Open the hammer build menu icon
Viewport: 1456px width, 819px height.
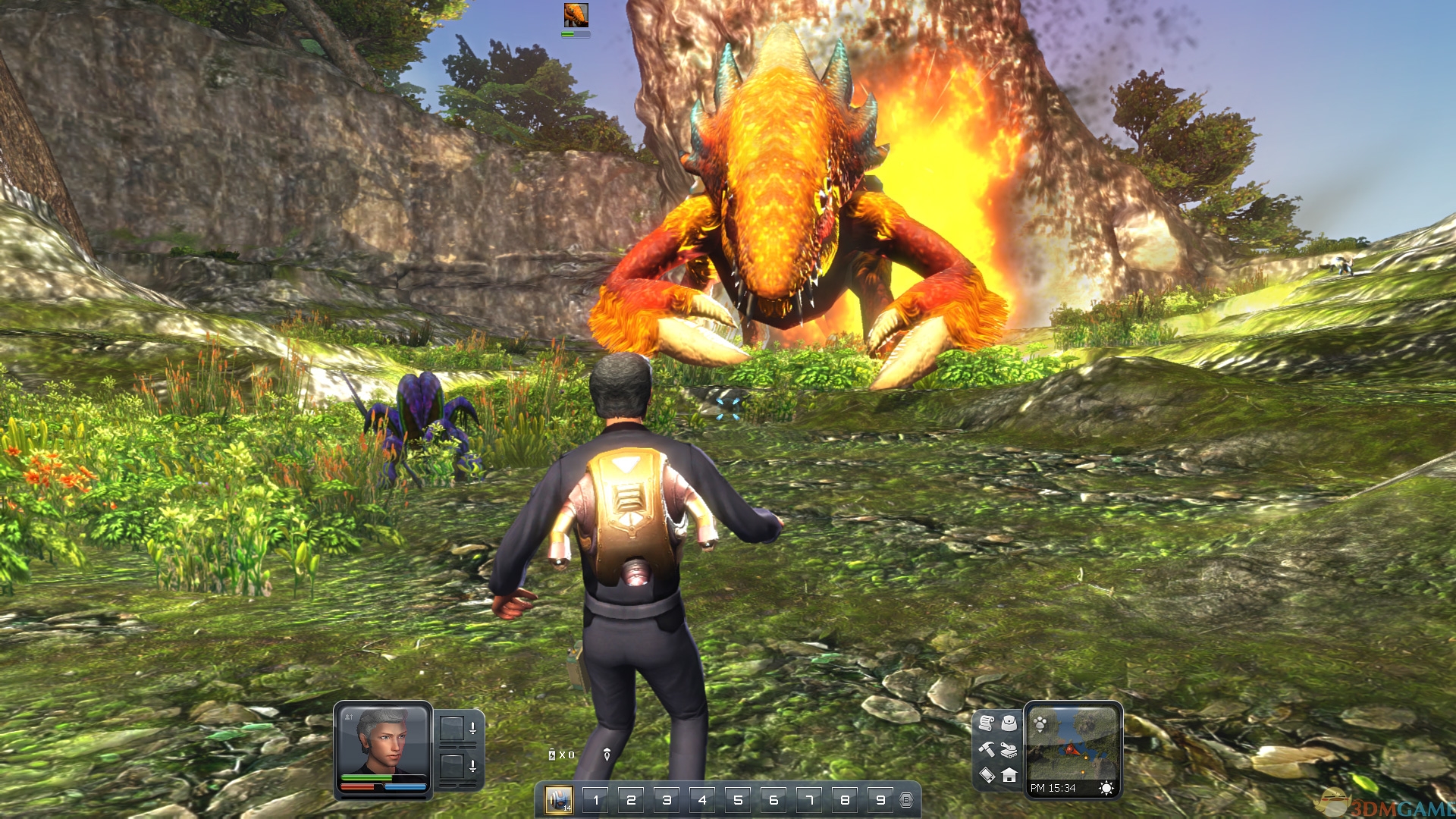[986, 749]
